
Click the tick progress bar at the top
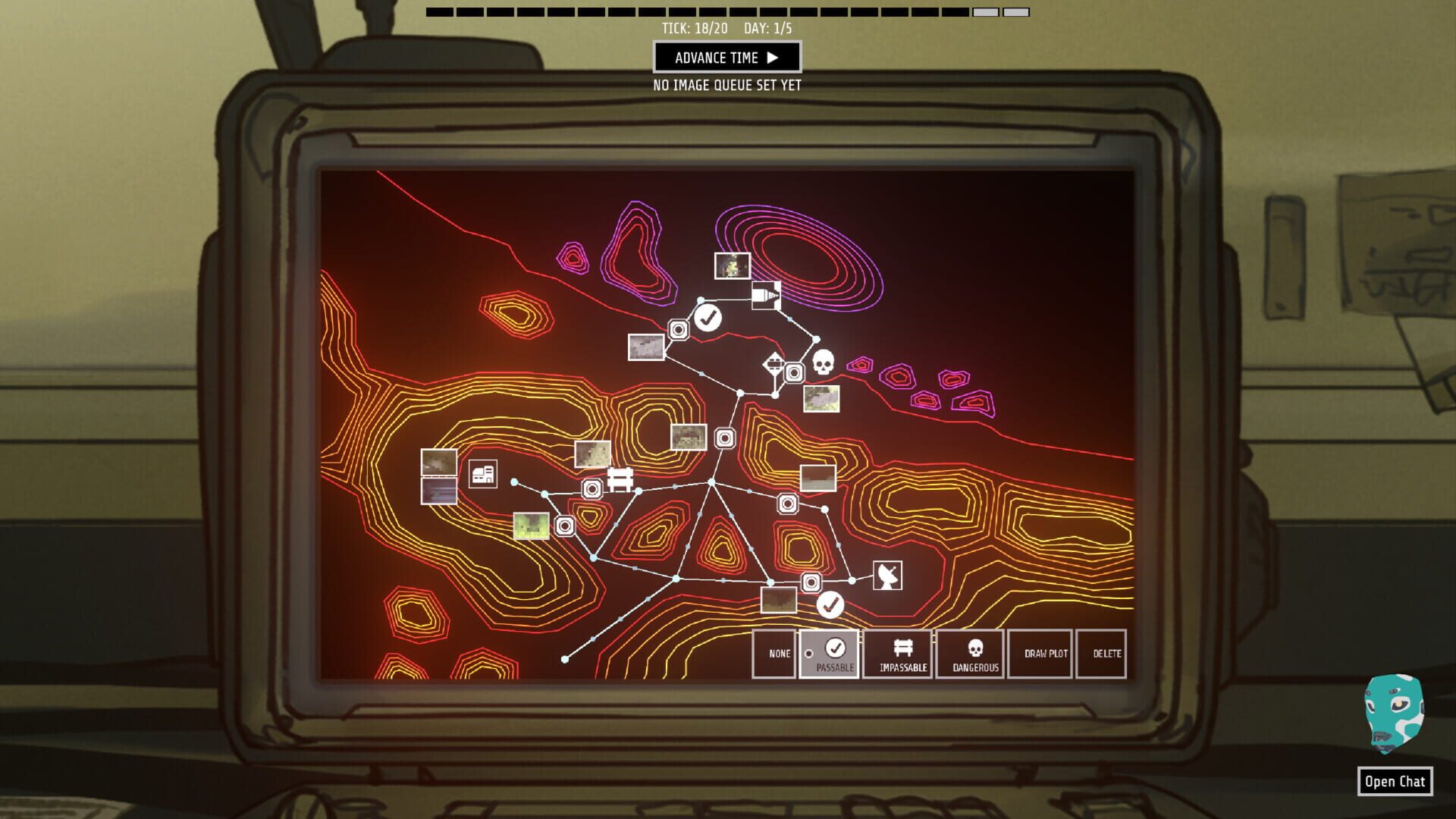pos(728,12)
